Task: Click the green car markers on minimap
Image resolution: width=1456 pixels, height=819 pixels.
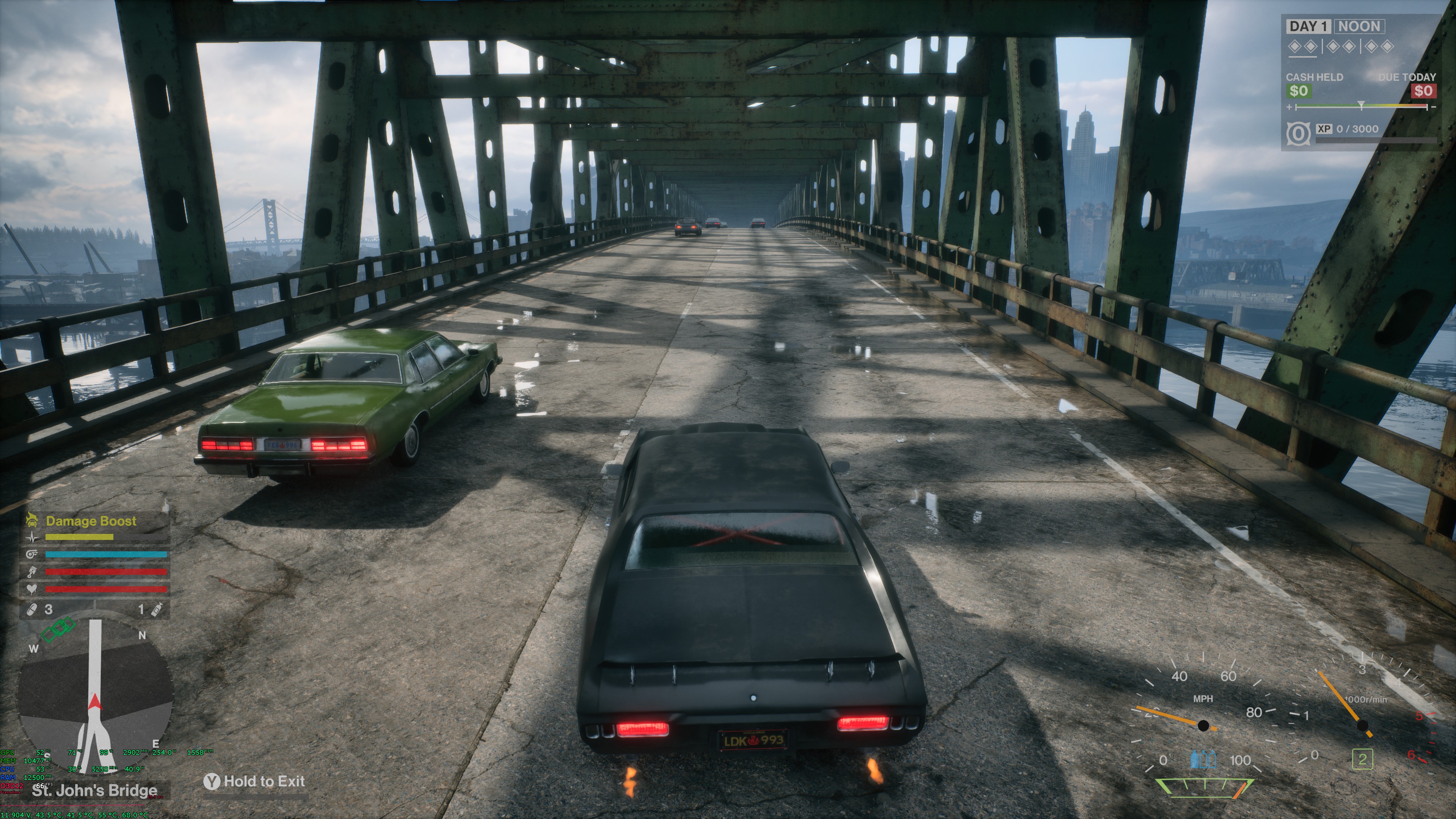Action: [x=59, y=631]
